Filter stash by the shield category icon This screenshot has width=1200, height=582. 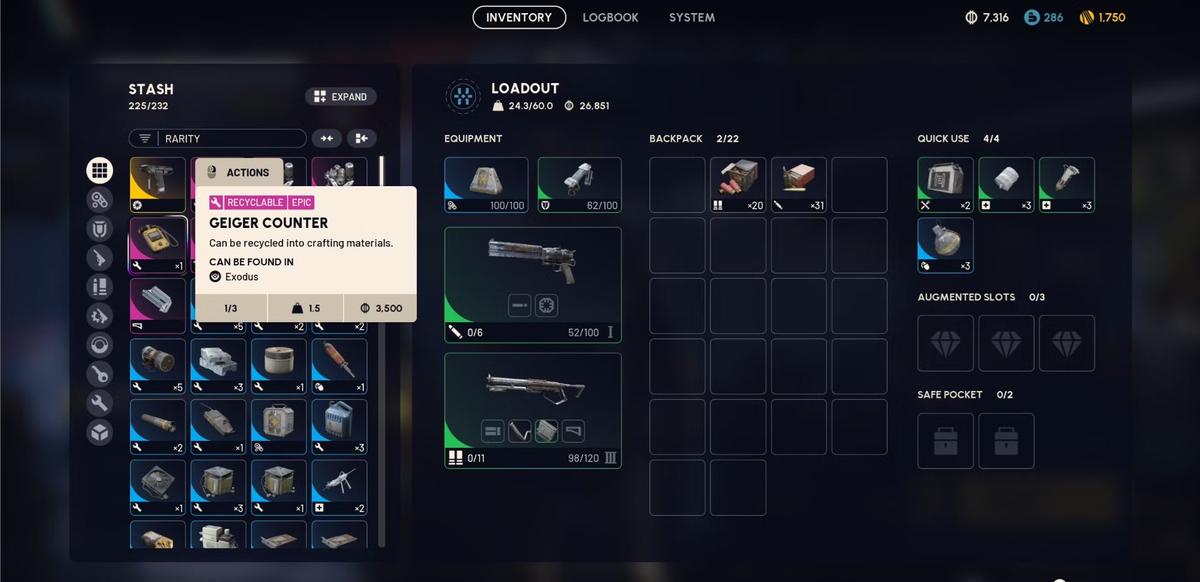click(x=99, y=229)
